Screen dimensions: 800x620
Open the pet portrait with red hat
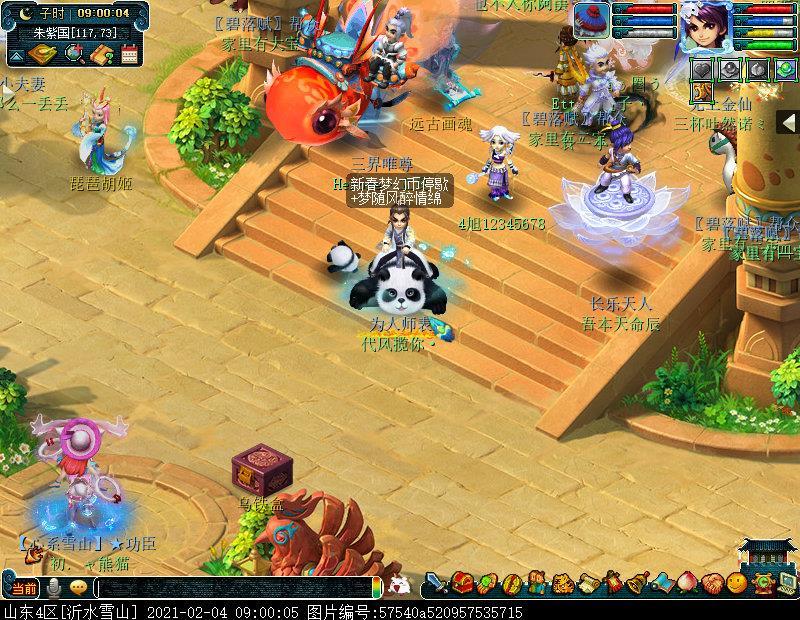(x=591, y=22)
